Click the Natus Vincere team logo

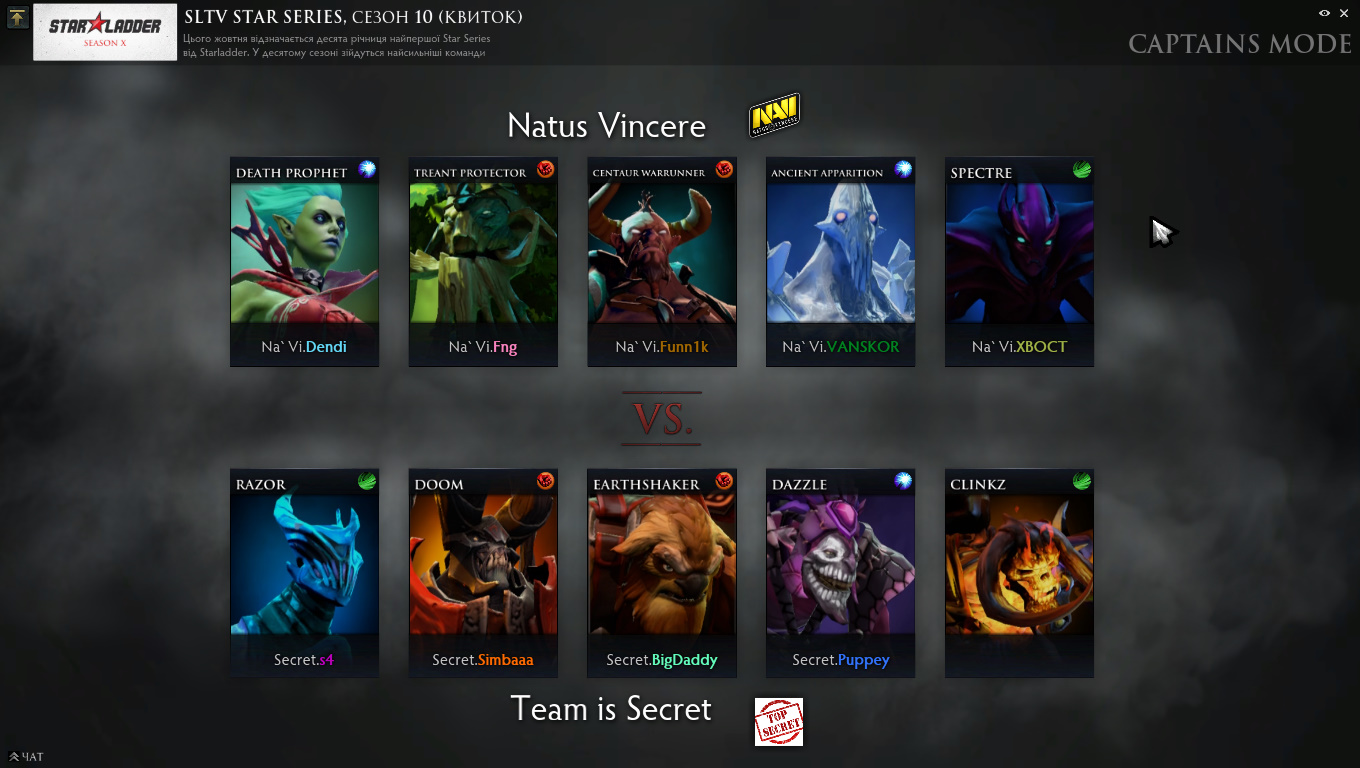(775, 116)
